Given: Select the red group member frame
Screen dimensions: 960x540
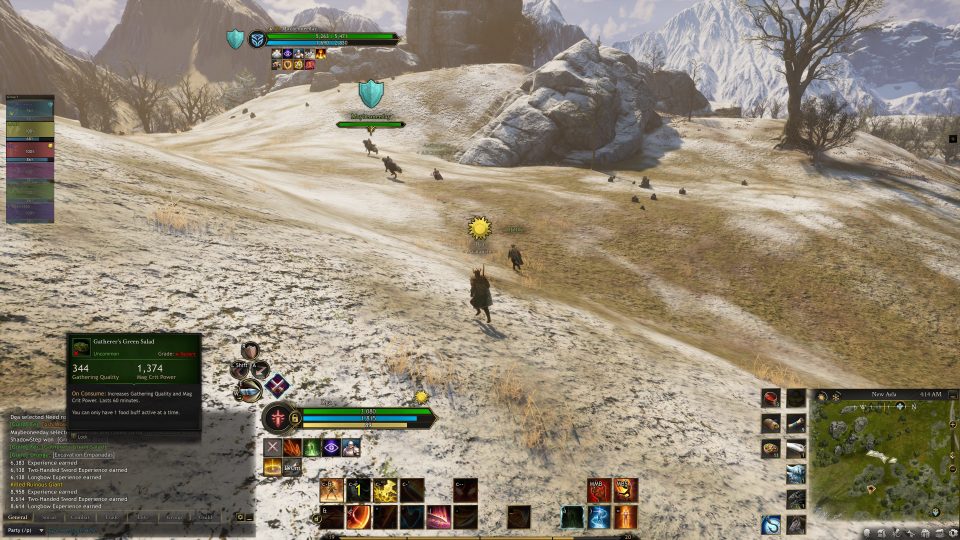Looking at the screenshot, I should pos(30,149).
